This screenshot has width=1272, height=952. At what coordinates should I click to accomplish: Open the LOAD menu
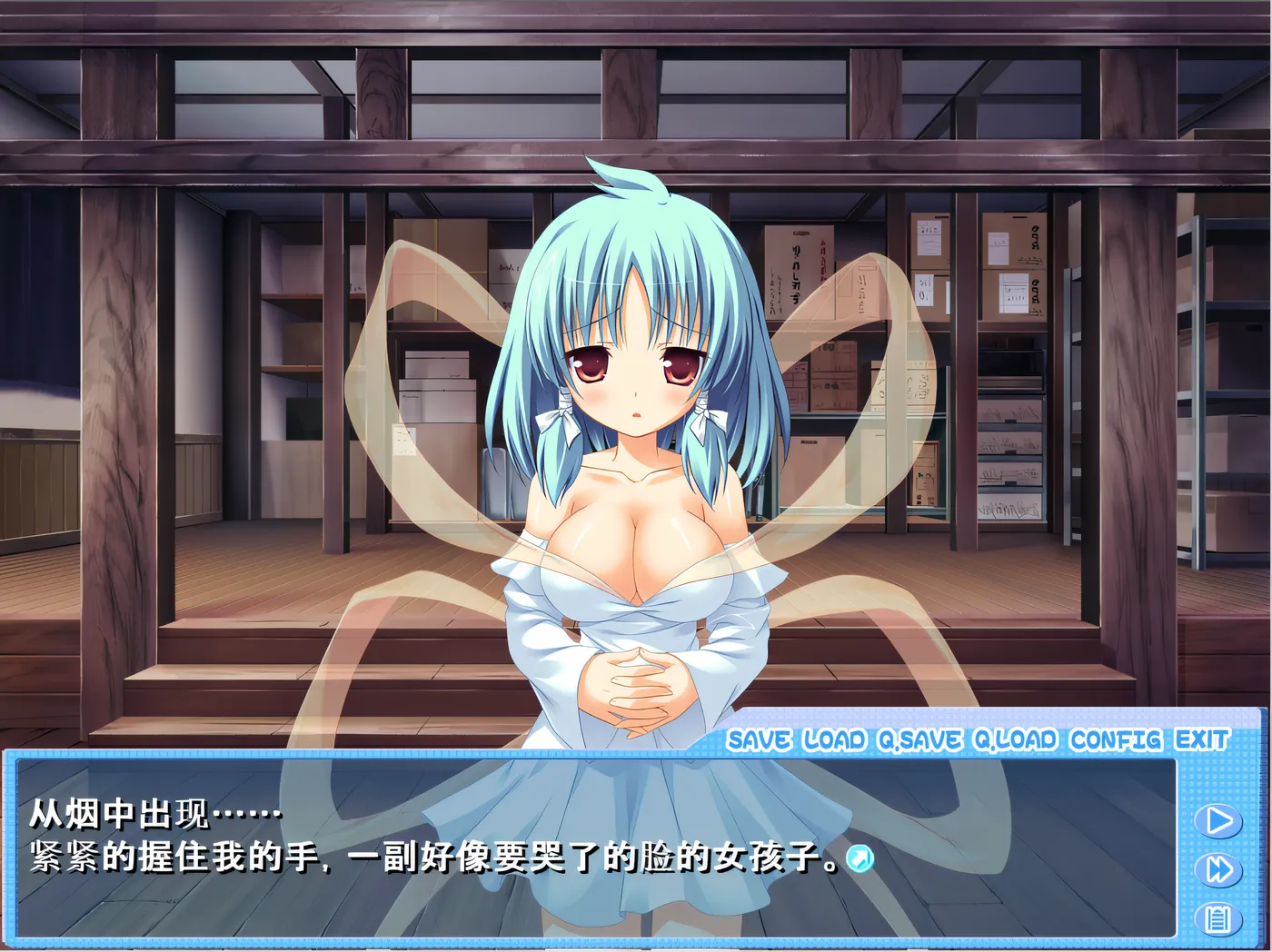834,740
